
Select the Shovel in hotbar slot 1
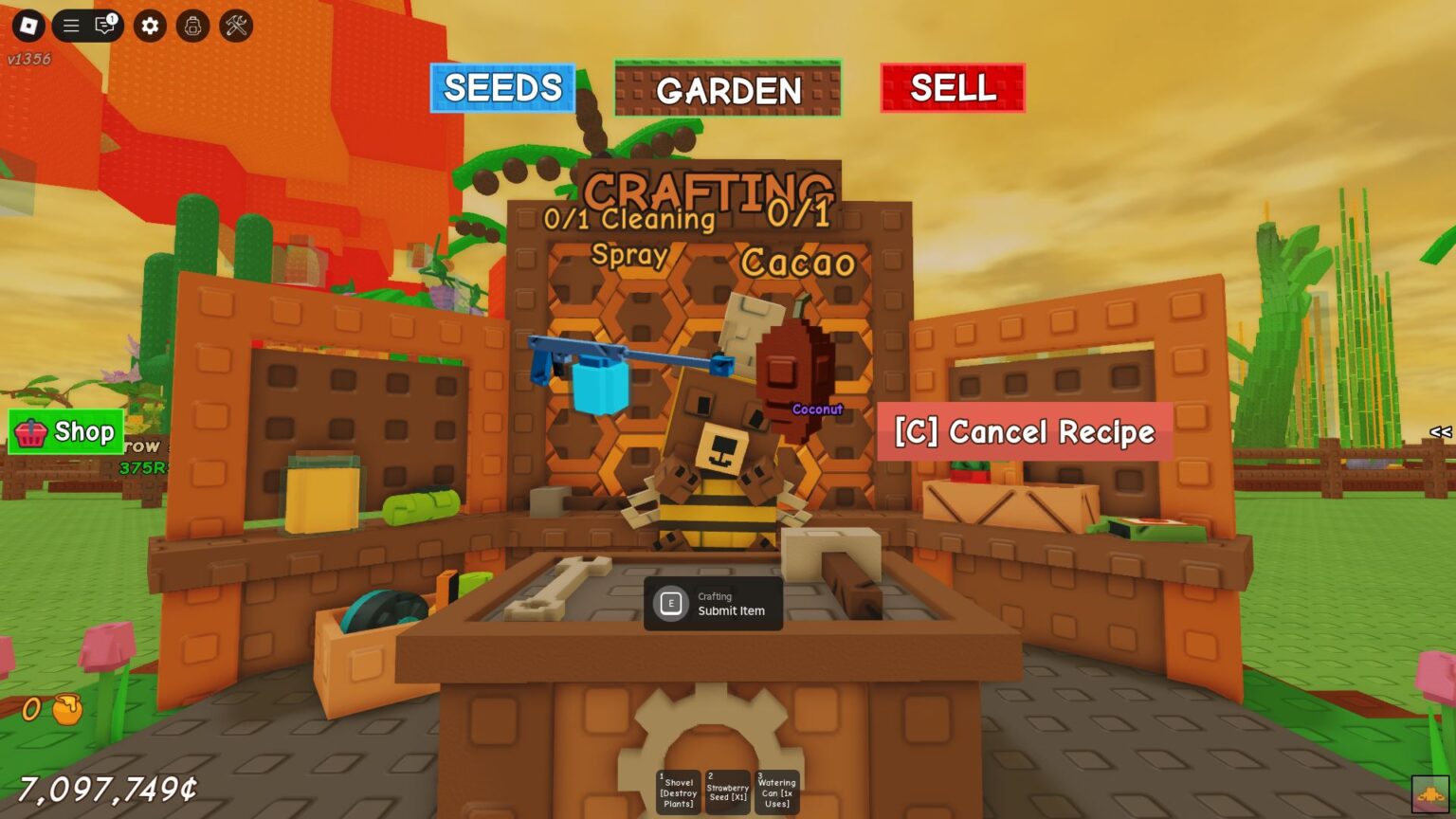(x=677, y=791)
